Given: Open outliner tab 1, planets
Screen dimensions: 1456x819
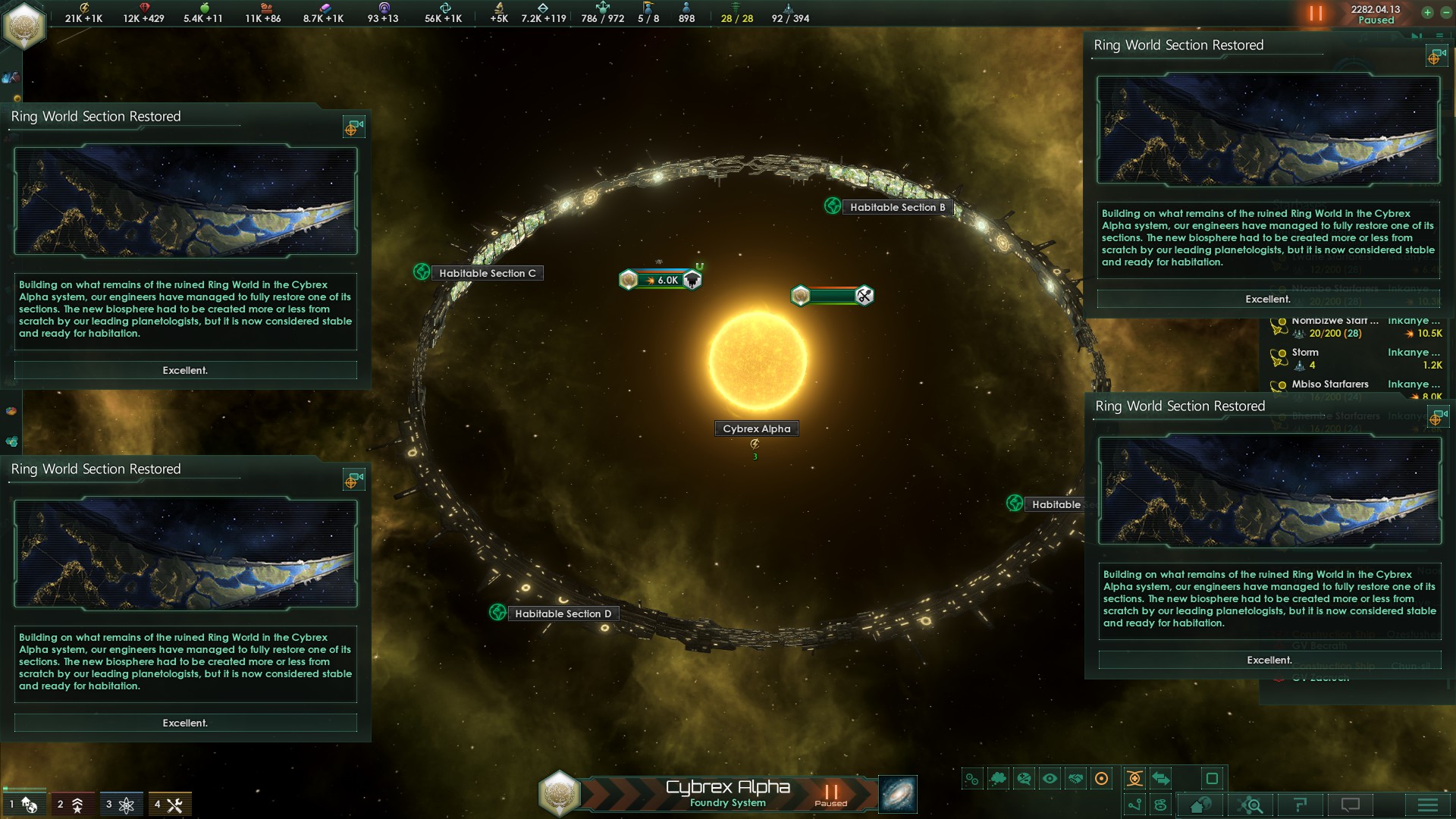Looking at the screenshot, I should [x=23, y=804].
